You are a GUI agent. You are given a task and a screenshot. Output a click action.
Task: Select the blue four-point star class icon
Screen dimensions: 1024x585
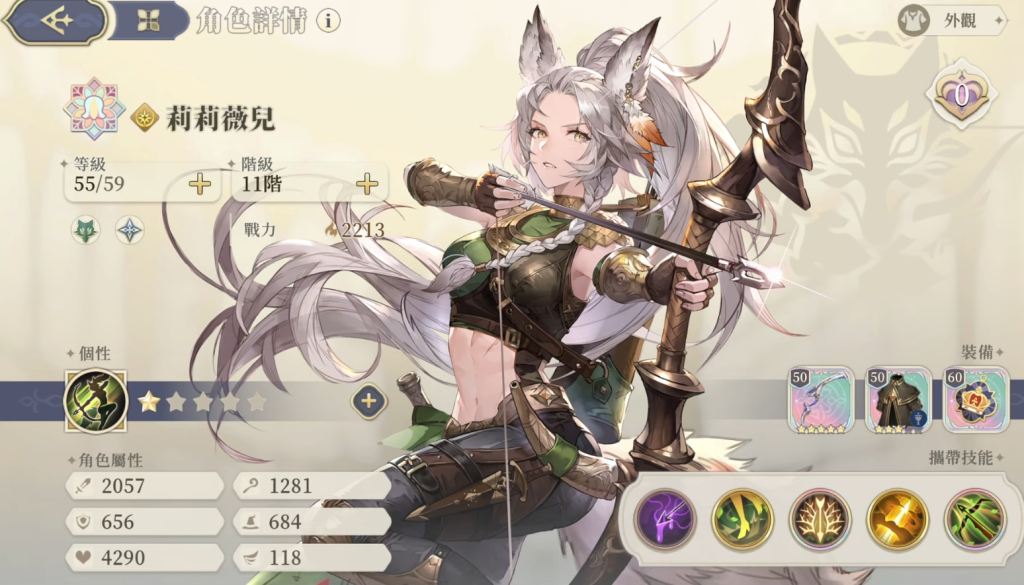129,230
